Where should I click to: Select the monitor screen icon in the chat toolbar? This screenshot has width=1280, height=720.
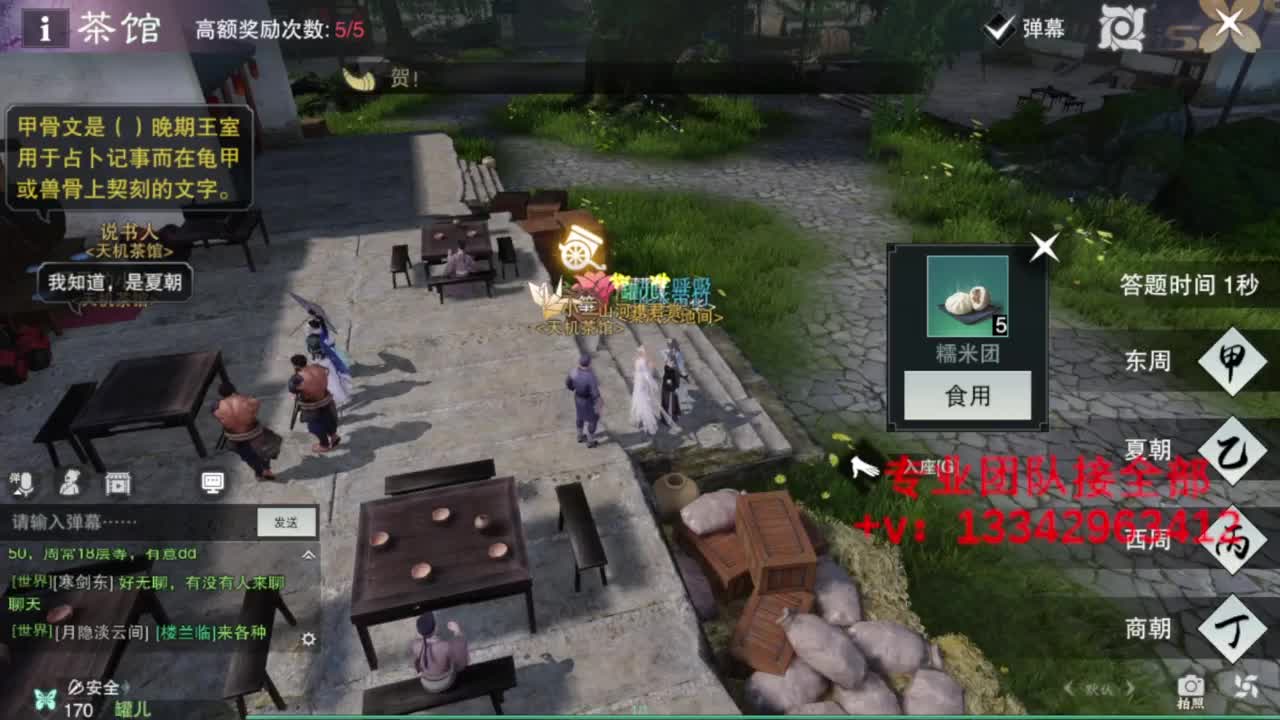tap(212, 484)
